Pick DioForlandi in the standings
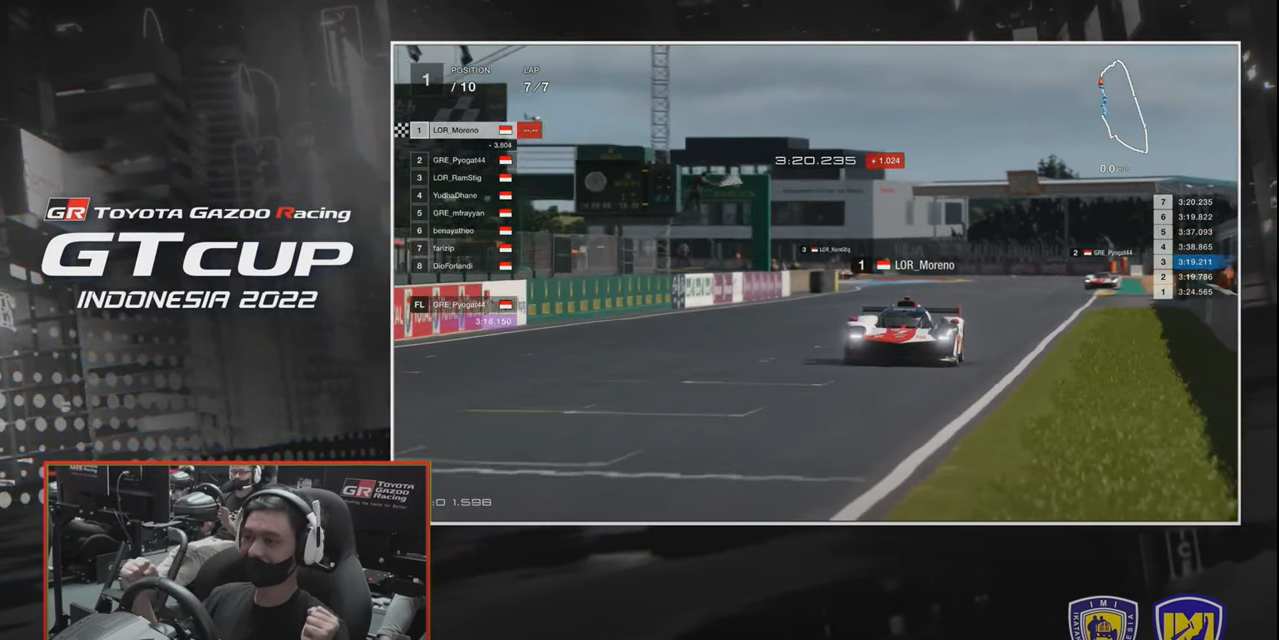 (x=461, y=266)
